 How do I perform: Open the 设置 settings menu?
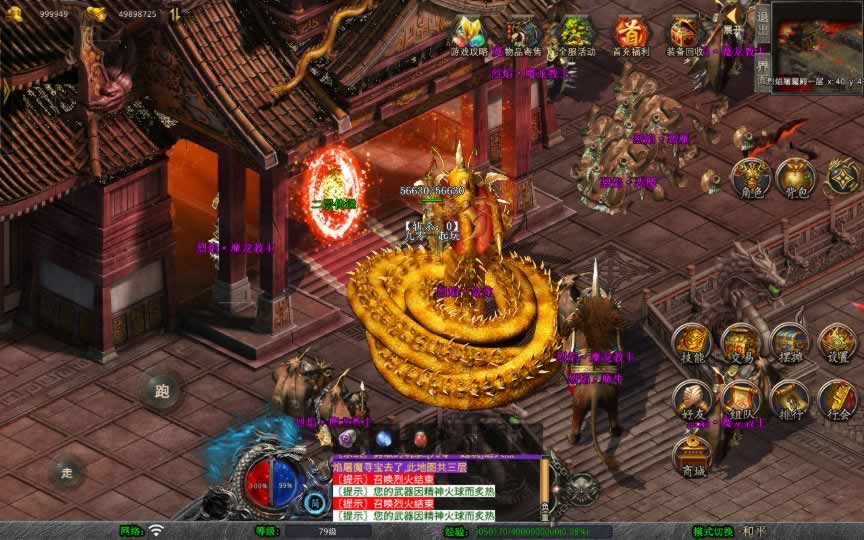click(x=838, y=343)
